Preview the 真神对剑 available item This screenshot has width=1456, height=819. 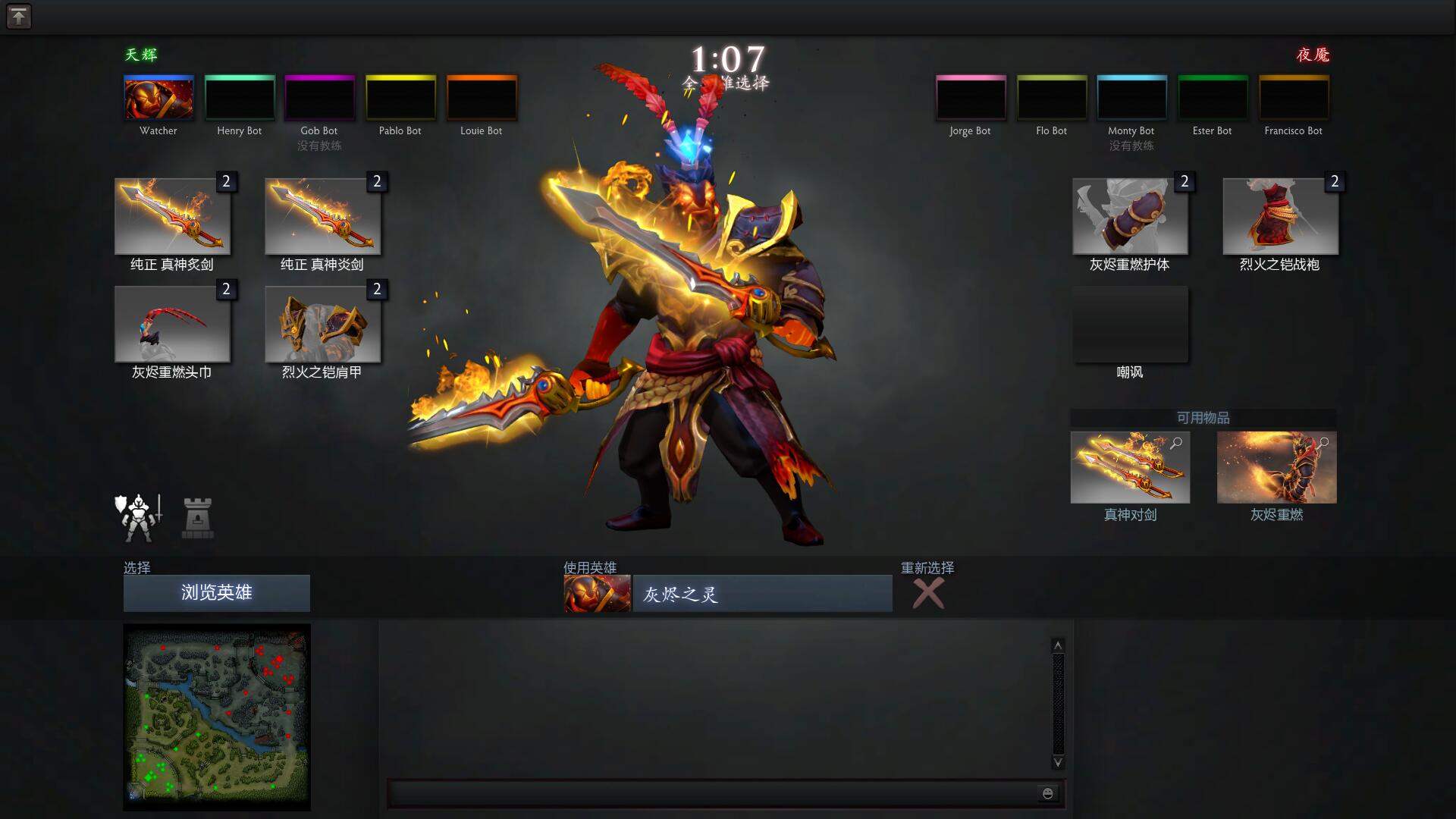click(1130, 467)
